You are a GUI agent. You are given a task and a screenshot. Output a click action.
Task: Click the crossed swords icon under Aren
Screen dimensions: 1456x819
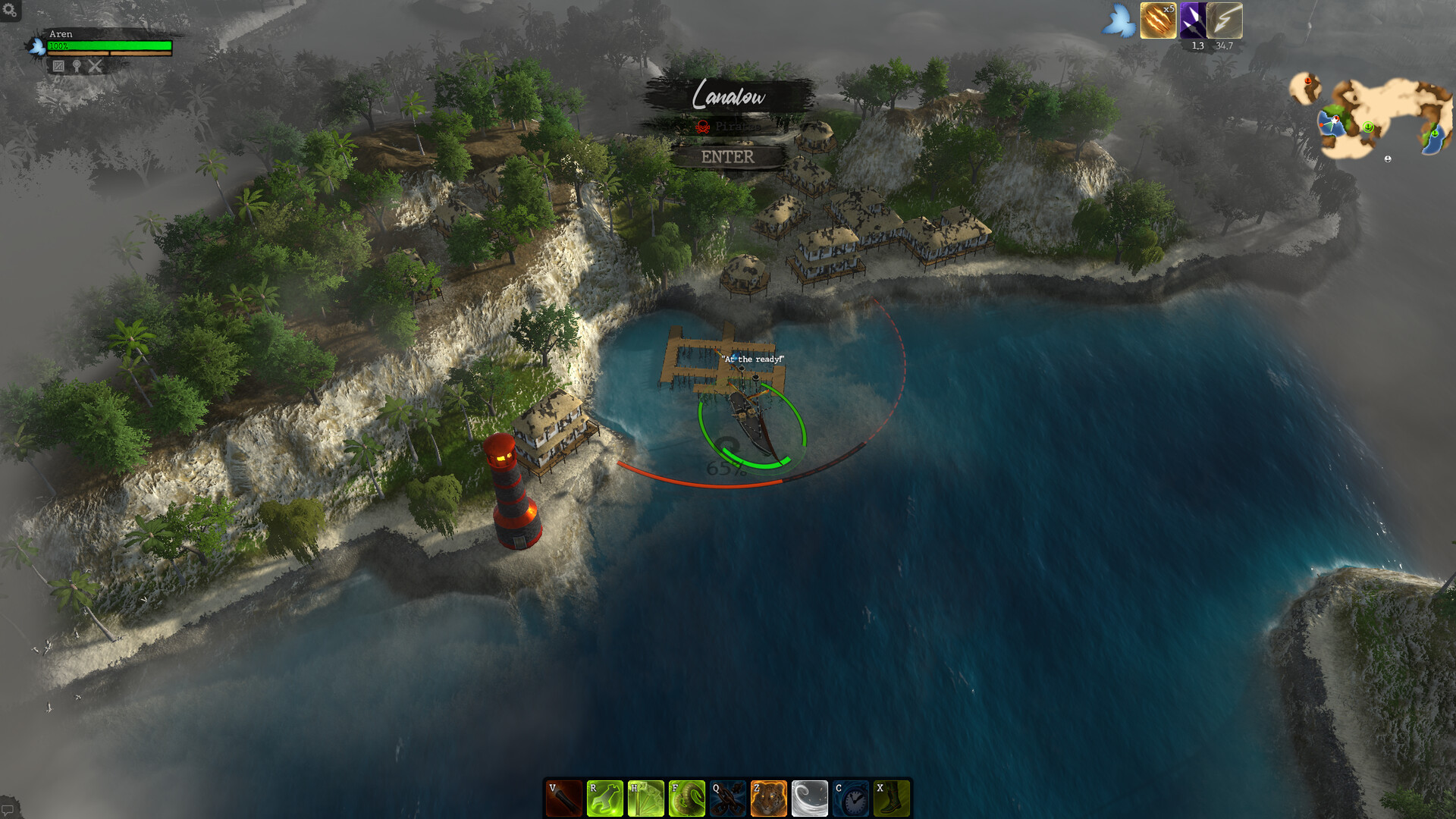coord(95,66)
